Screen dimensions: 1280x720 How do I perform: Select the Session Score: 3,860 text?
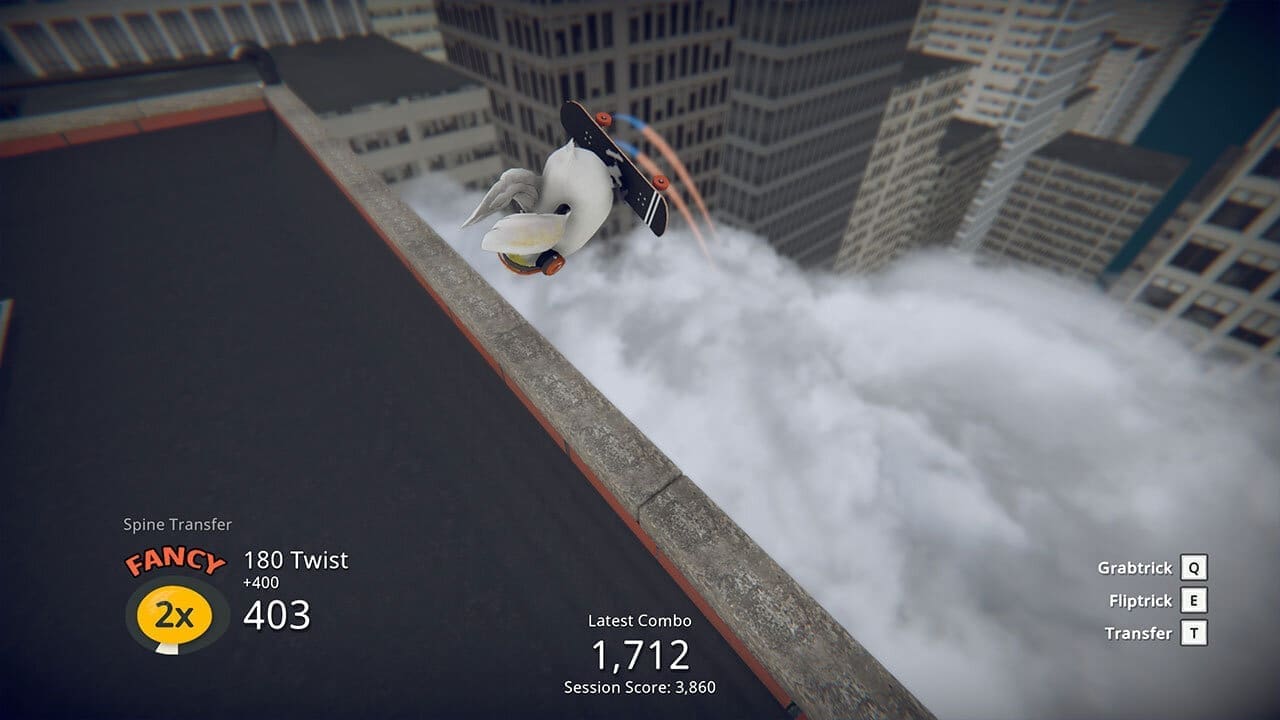pyautogui.click(x=640, y=685)
